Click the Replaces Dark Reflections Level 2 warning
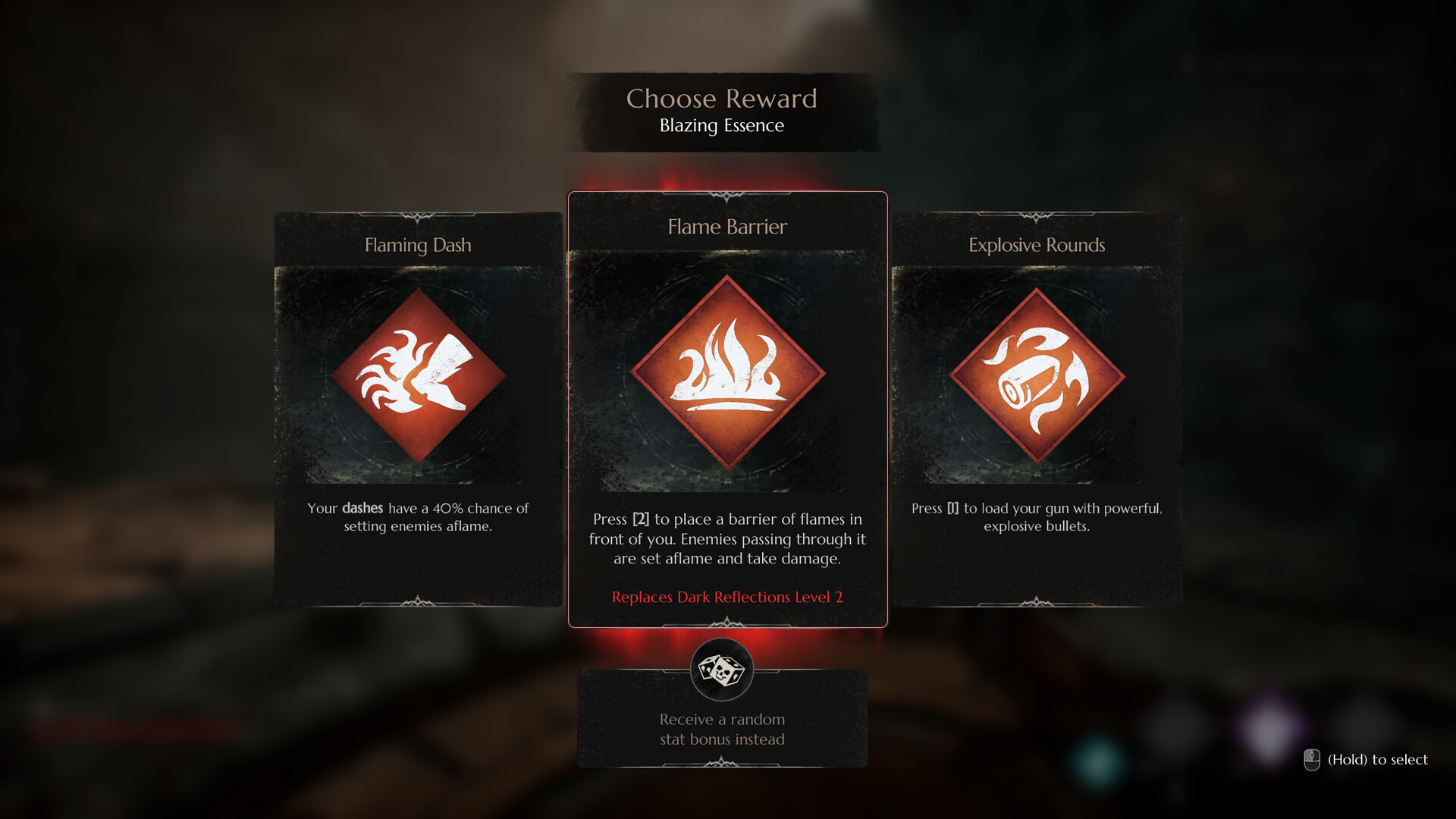The width and height of the screenshot is (1456, 819). coord(727,597)
